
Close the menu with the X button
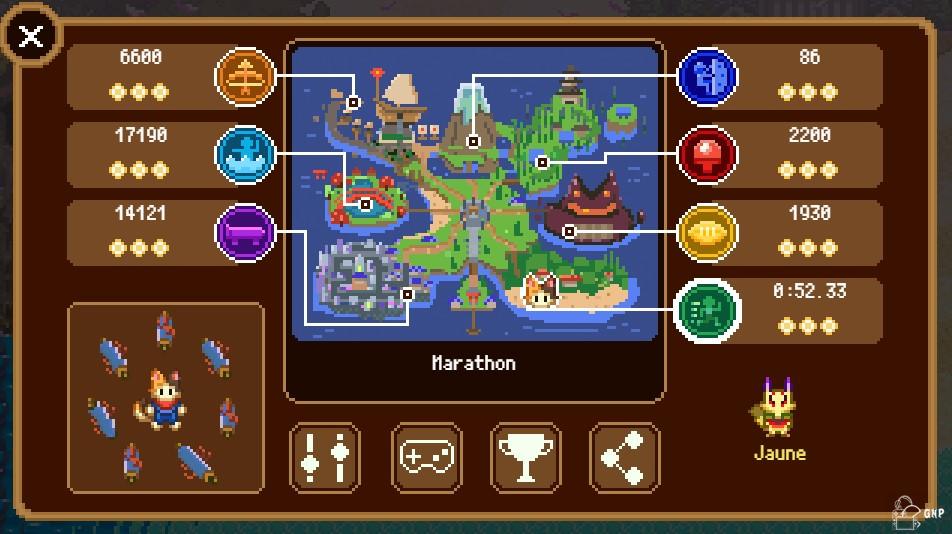32,37
